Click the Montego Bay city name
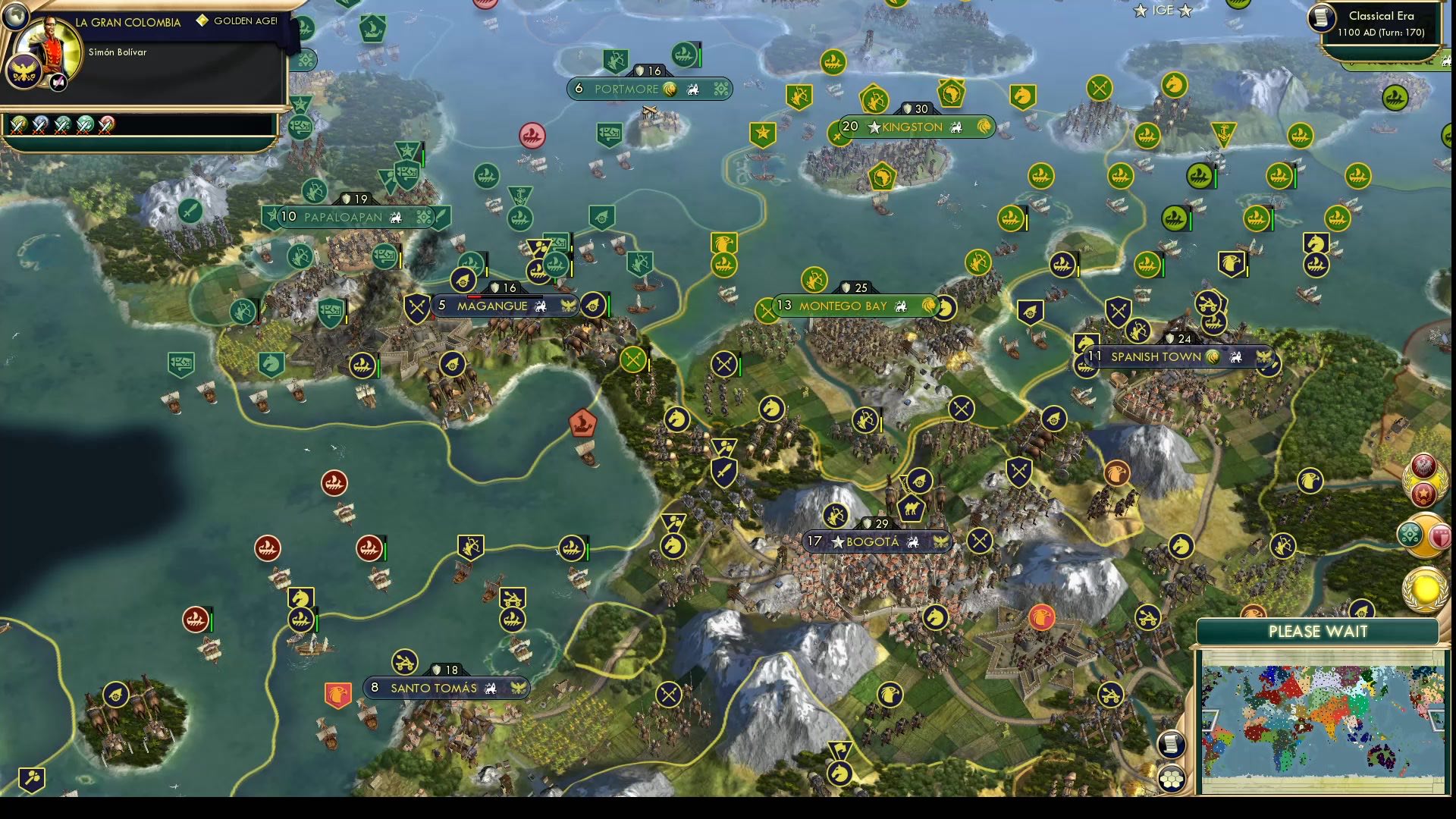Image resolution: width=1456 pixels, height=819 pixels. [x=844, y=306]
